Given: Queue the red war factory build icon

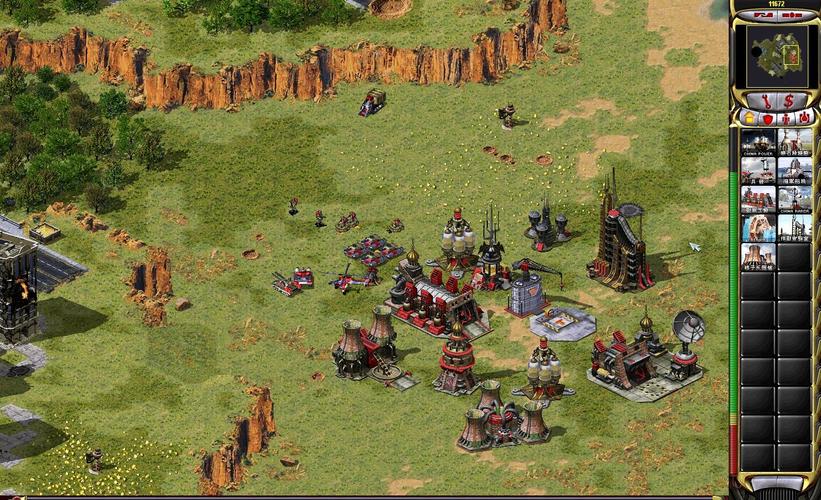Looking at the screenshot, I should point(759,199).
